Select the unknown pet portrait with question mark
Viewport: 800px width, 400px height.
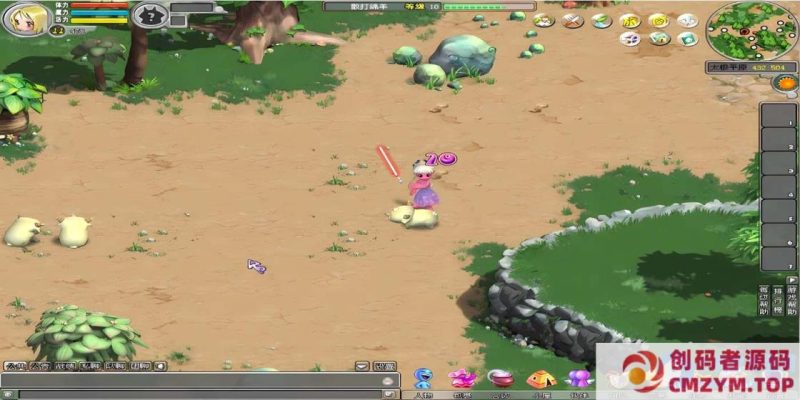149,15
